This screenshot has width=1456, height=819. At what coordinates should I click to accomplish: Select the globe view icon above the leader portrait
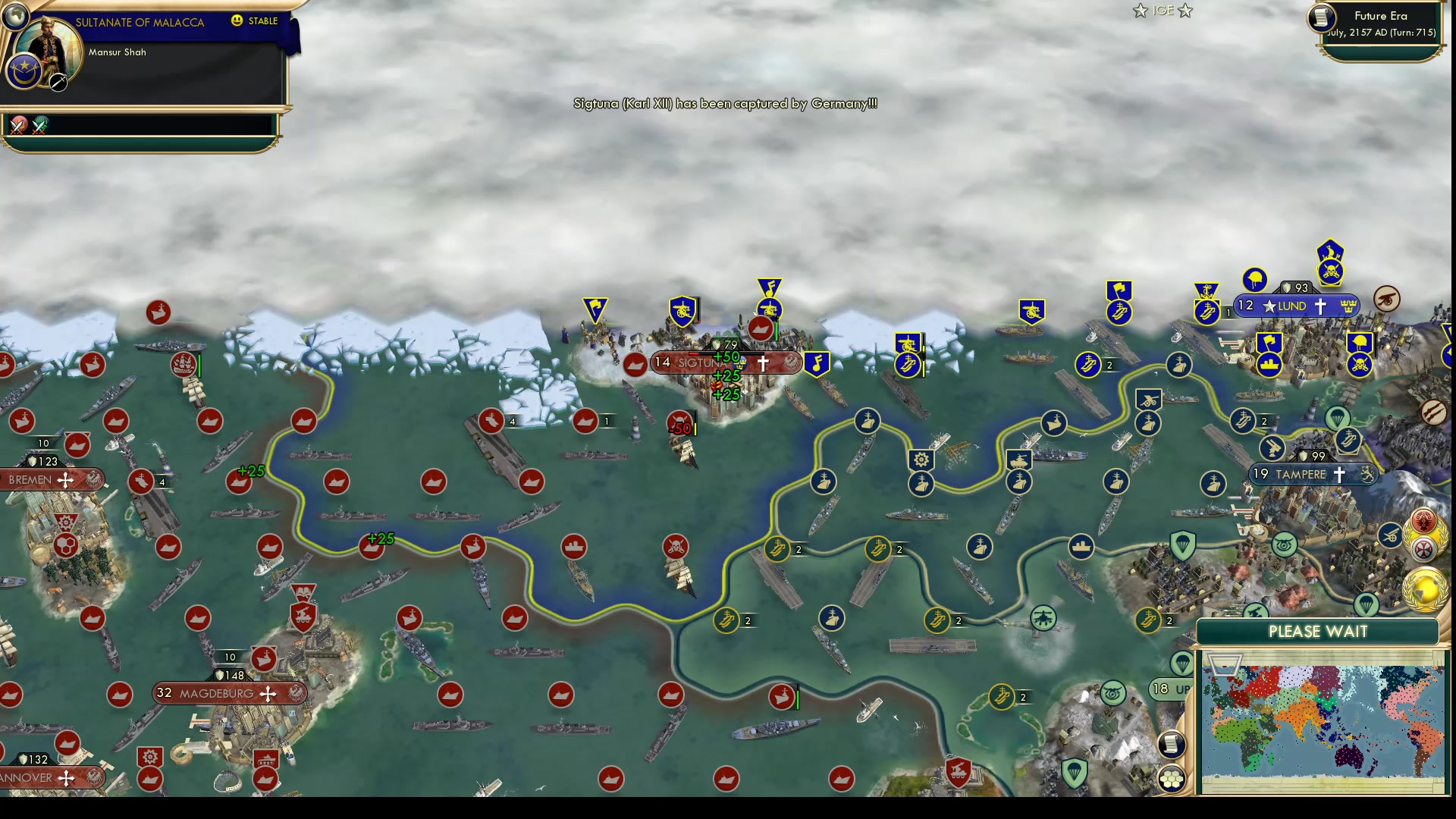pos(15,15)
